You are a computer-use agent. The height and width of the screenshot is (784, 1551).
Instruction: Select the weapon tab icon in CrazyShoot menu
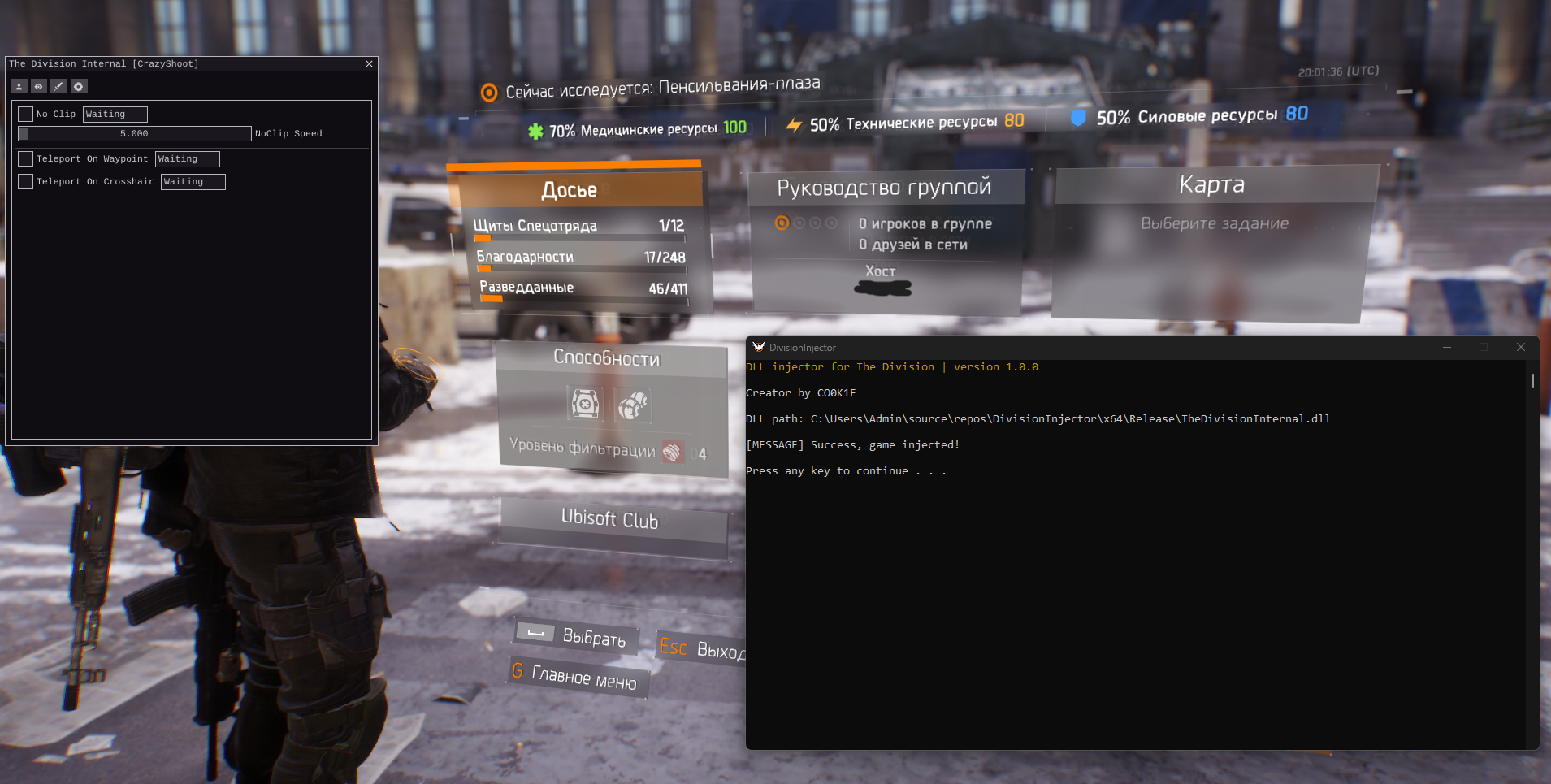[x=58, y=86]
